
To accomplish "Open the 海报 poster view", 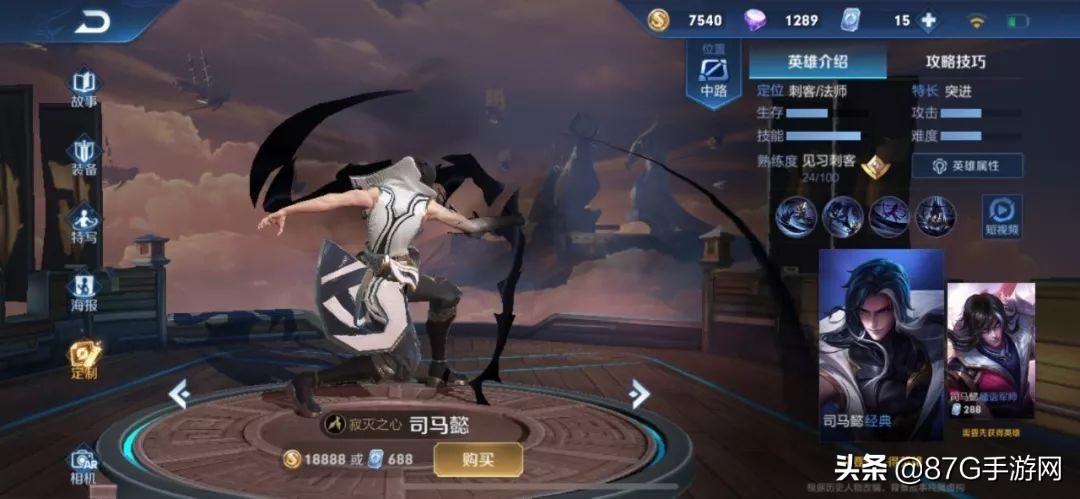I will click(84, 292).
